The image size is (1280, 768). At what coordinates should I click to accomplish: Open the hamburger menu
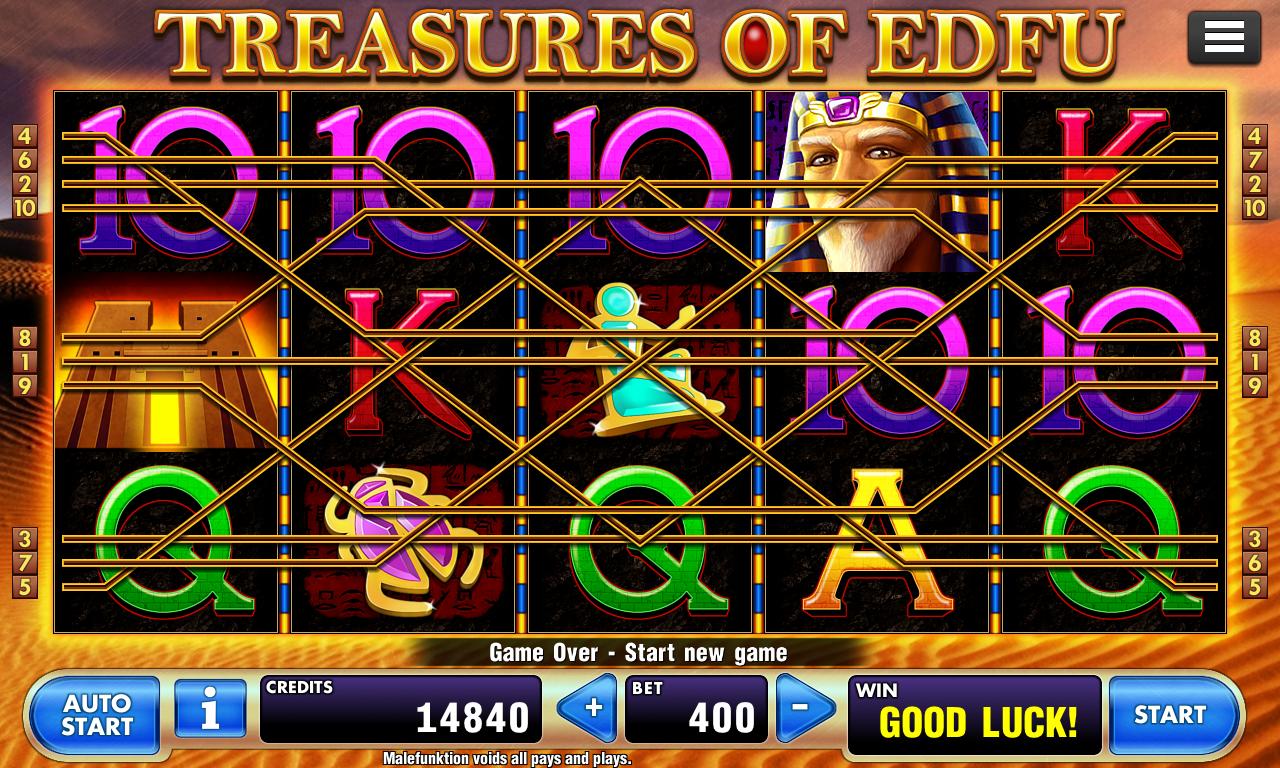pos(1224,38)
